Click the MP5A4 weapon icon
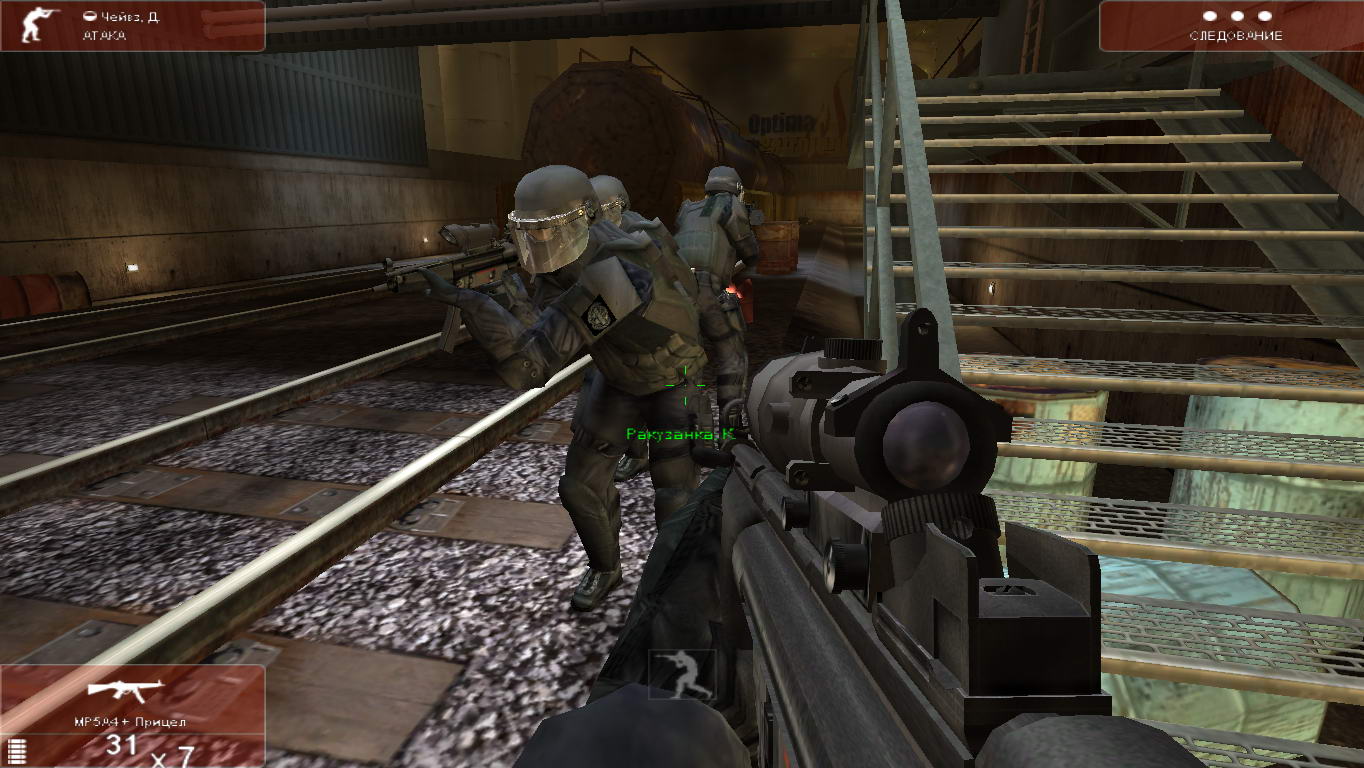 [126, 691]
